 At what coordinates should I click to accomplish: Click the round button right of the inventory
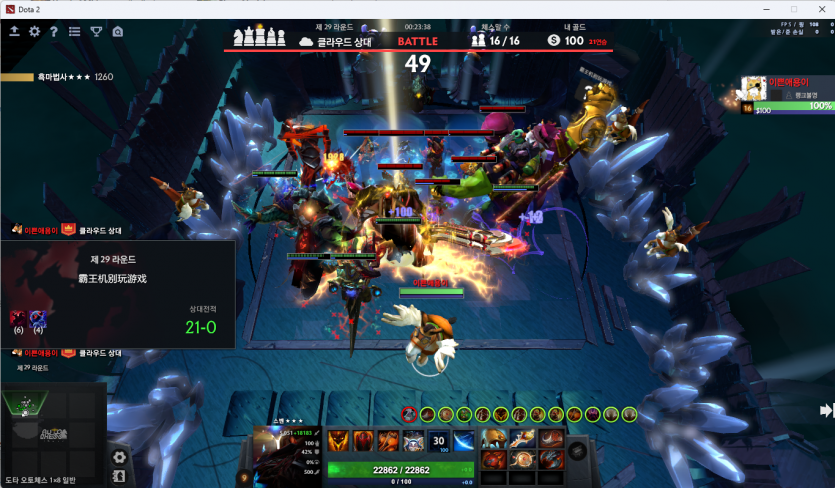click(578, 451)
